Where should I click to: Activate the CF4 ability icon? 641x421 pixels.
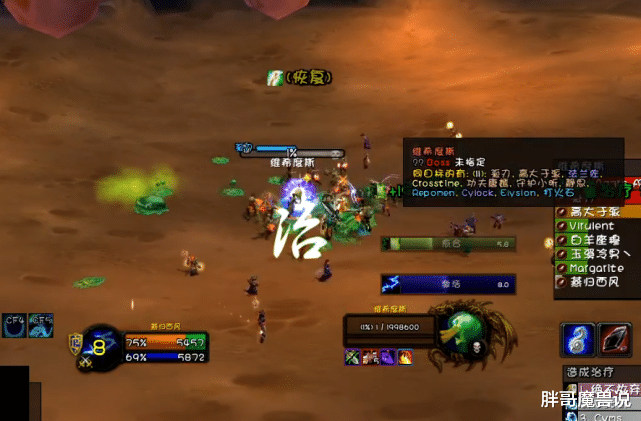(14, 324)
